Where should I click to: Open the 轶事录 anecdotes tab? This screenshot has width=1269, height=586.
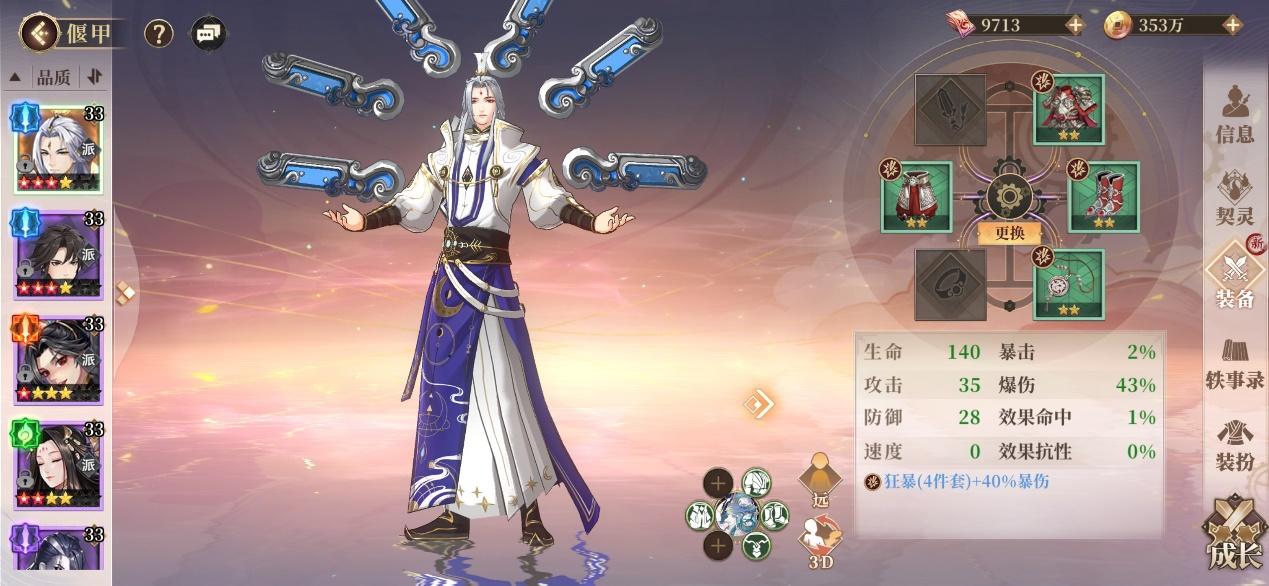coord(1235,362)
